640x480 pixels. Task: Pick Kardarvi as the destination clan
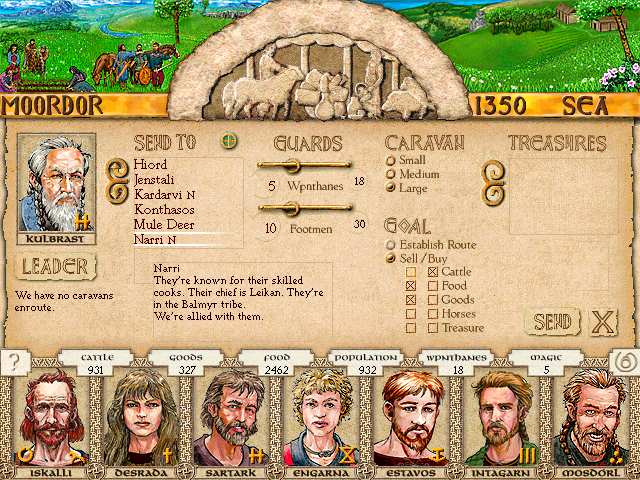pos(160,194)
